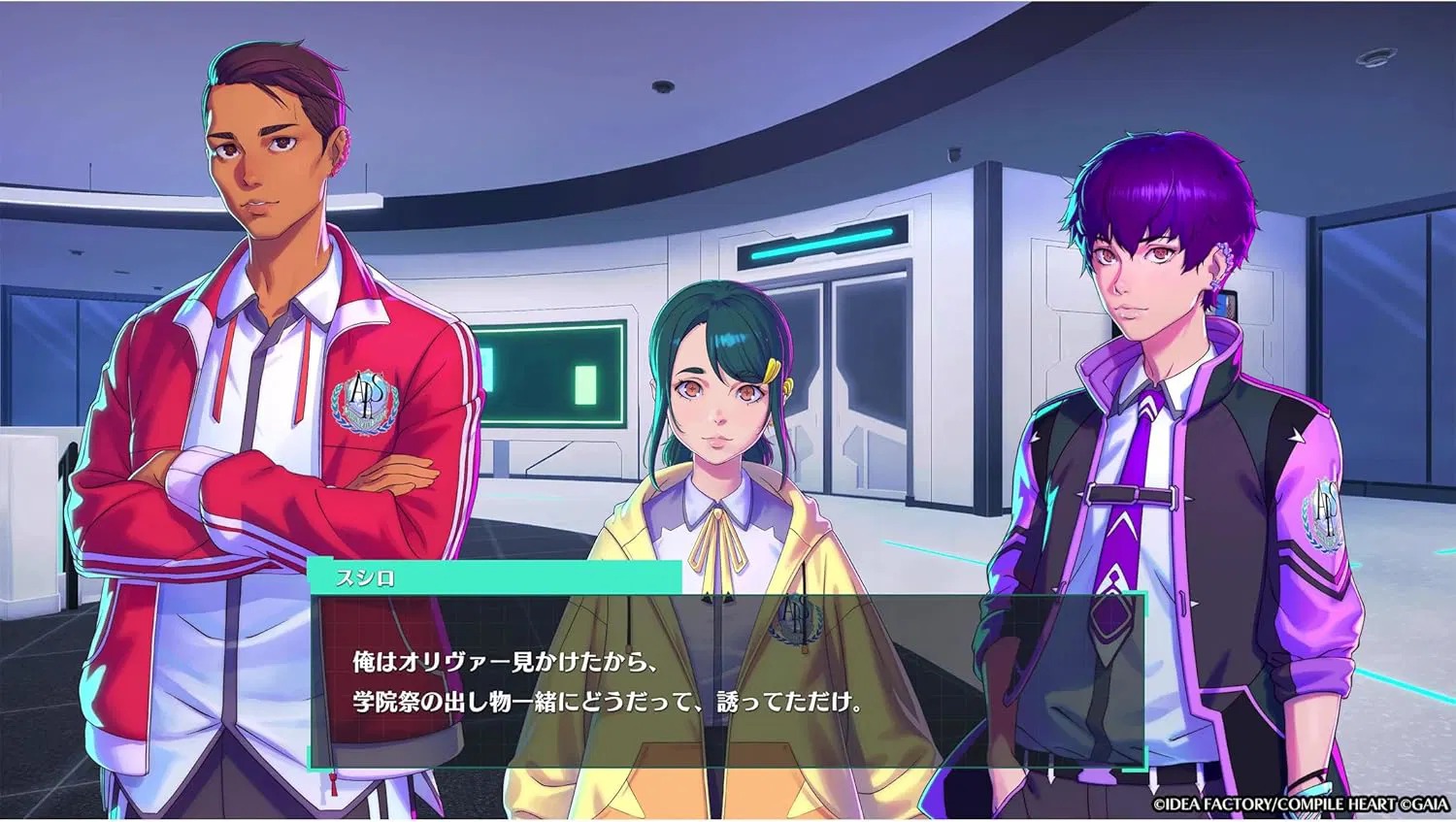Click the belt strap across the purple jacket

click(x=1131, y=493)
